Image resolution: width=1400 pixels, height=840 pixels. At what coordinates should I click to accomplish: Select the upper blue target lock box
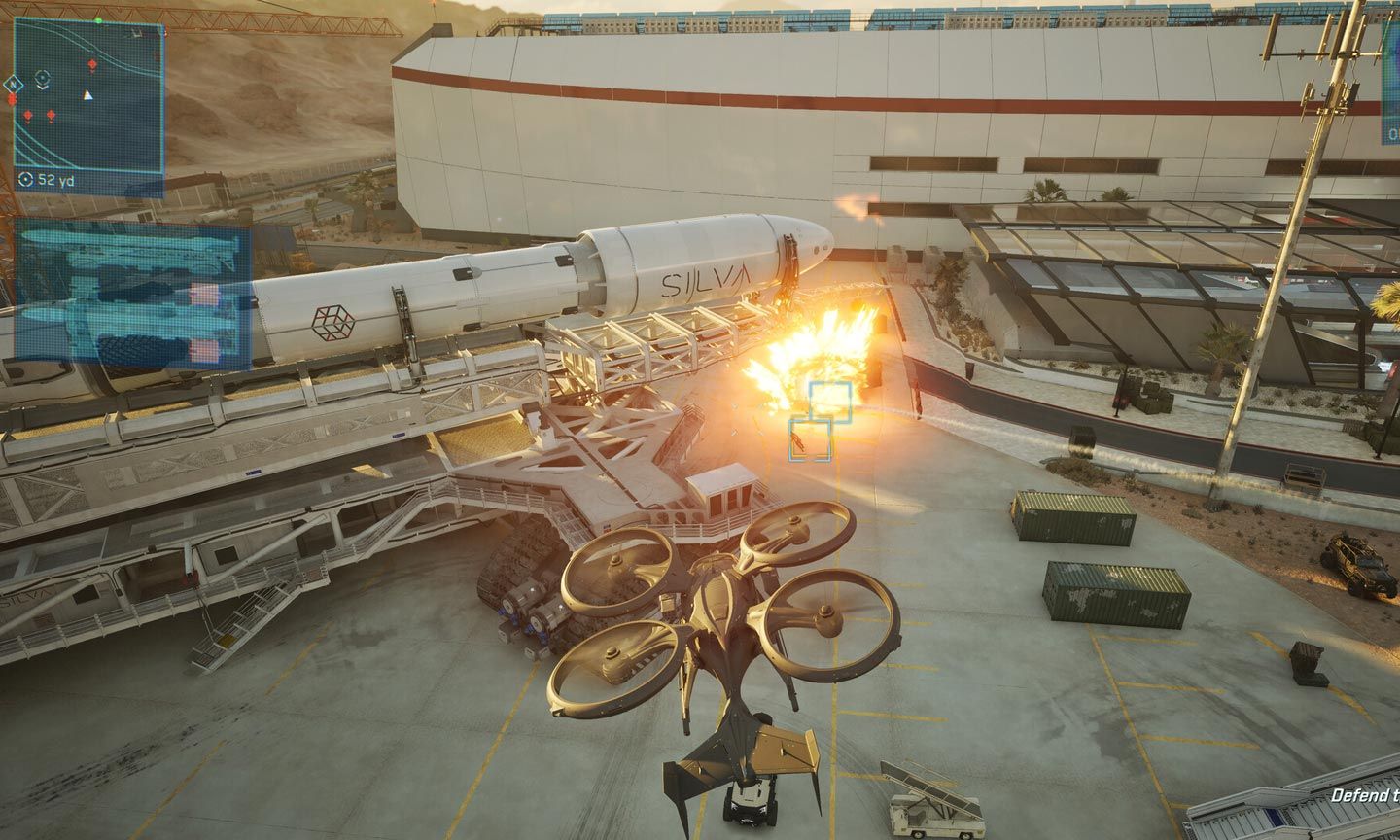[x=830, y=402]
